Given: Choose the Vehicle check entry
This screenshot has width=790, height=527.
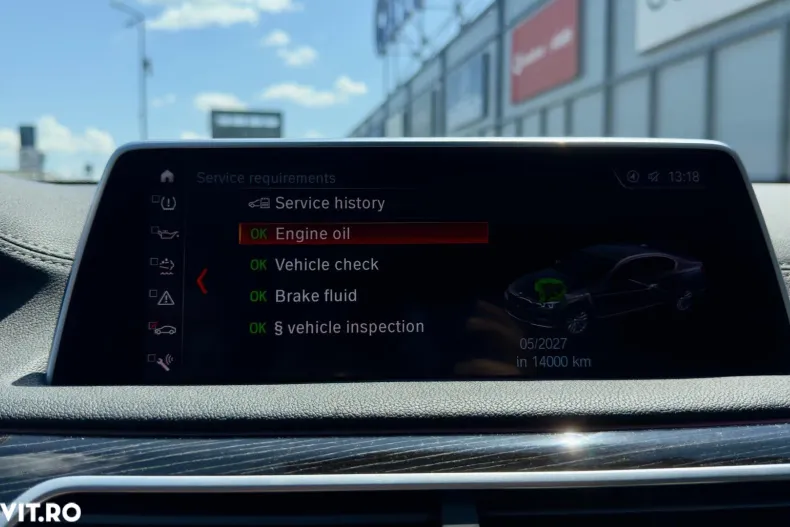Looking at the screenshot, I should 326,265.
